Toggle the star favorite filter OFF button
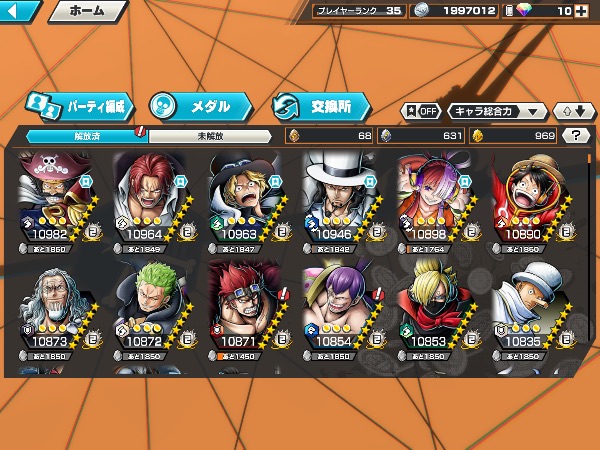600x450 pixels. [x=421, y=111]
